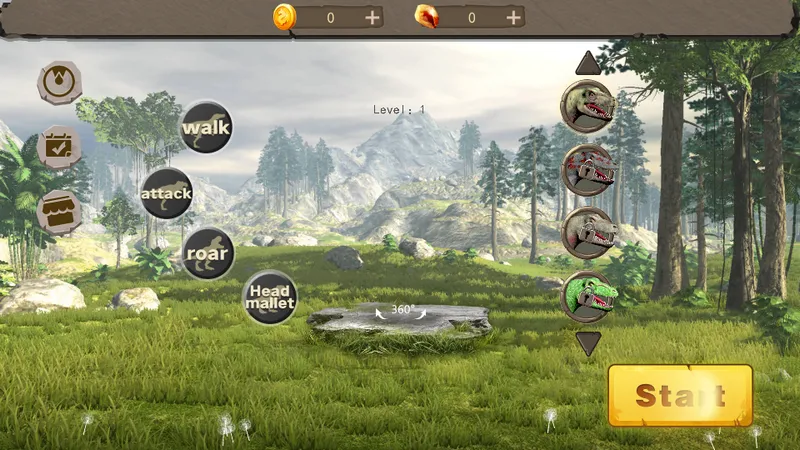Select the topmost dinosaur portrait
The height and width of the screenshot is (450, 800).
[x=587, y=105]
